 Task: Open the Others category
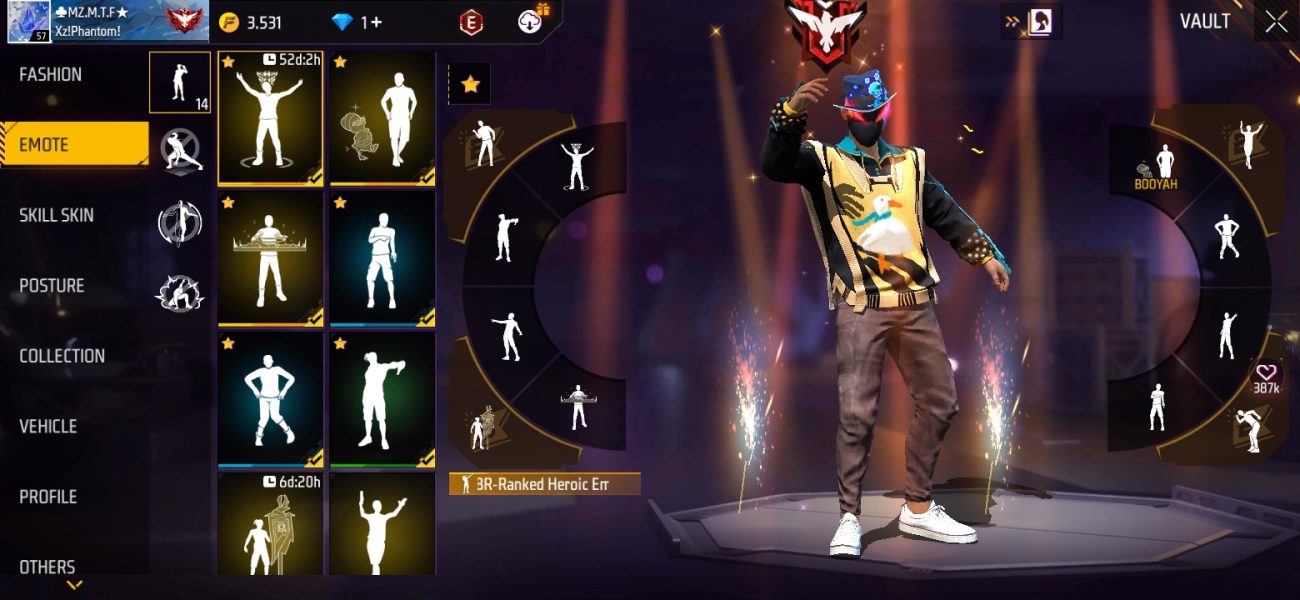coord(47,567)
